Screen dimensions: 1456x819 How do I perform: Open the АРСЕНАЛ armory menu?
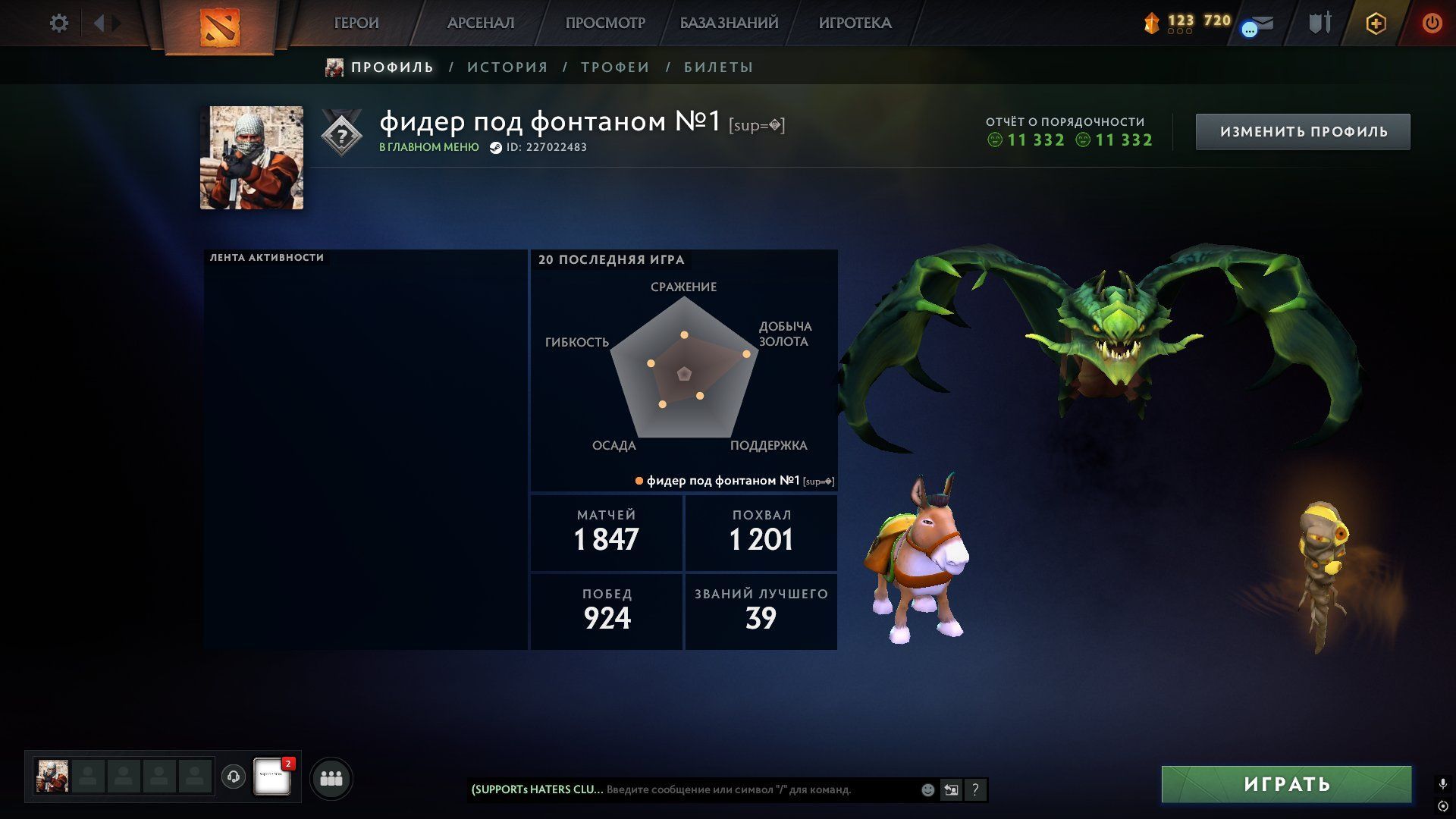[481, 24]
